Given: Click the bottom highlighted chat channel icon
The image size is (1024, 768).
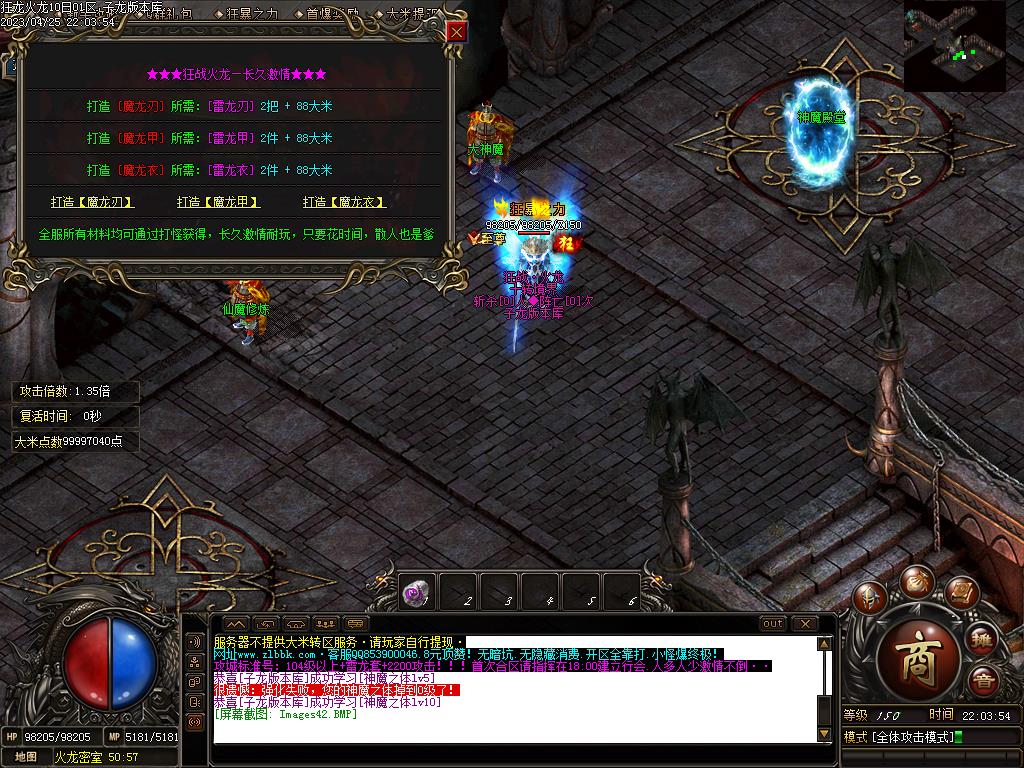Looking at the screenshot, I should click(x=194, y=721).
